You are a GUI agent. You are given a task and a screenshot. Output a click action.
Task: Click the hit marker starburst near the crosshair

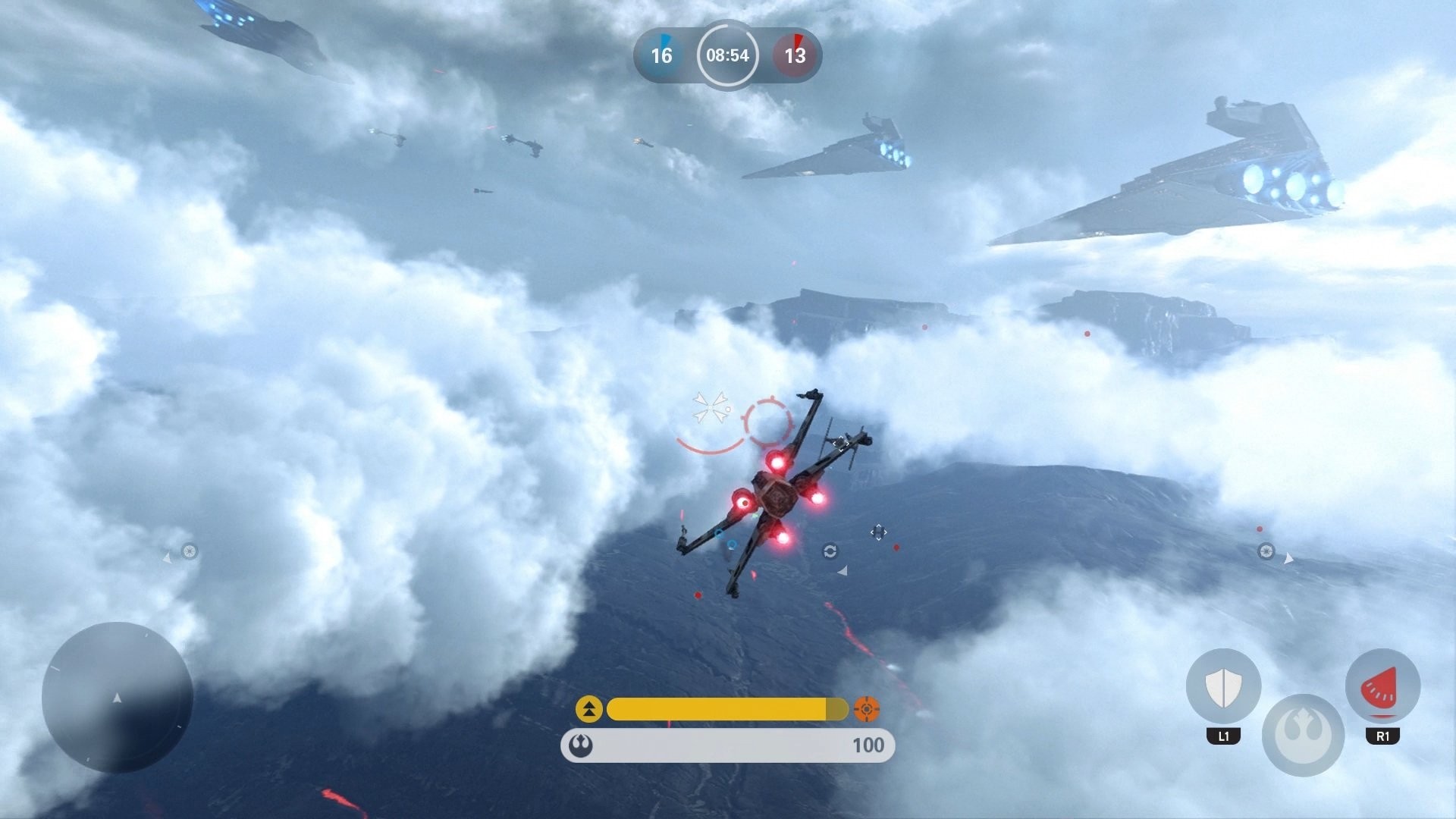(x=710, y=409)
